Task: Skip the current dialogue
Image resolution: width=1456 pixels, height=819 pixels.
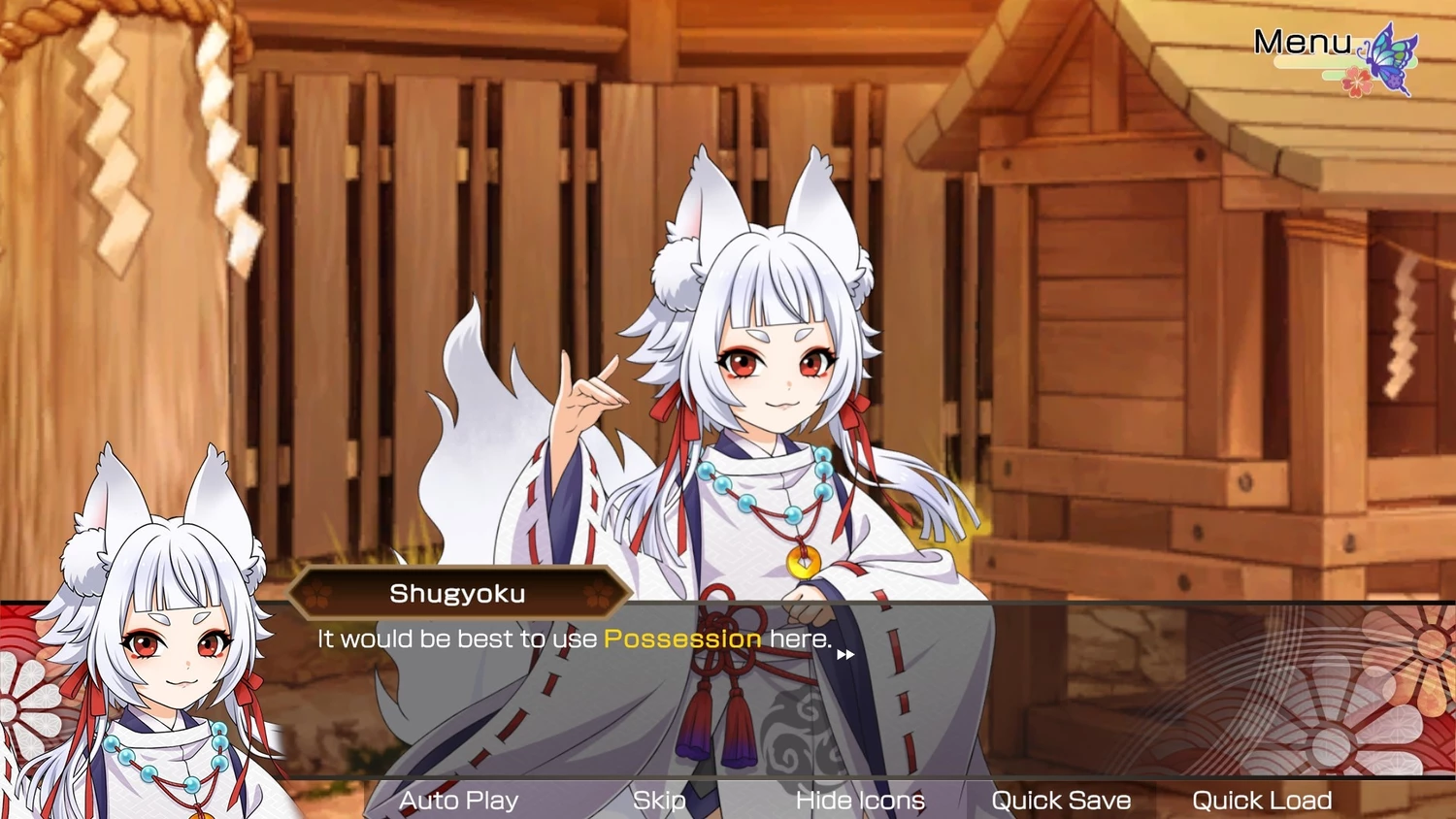Action: (659, 801)
